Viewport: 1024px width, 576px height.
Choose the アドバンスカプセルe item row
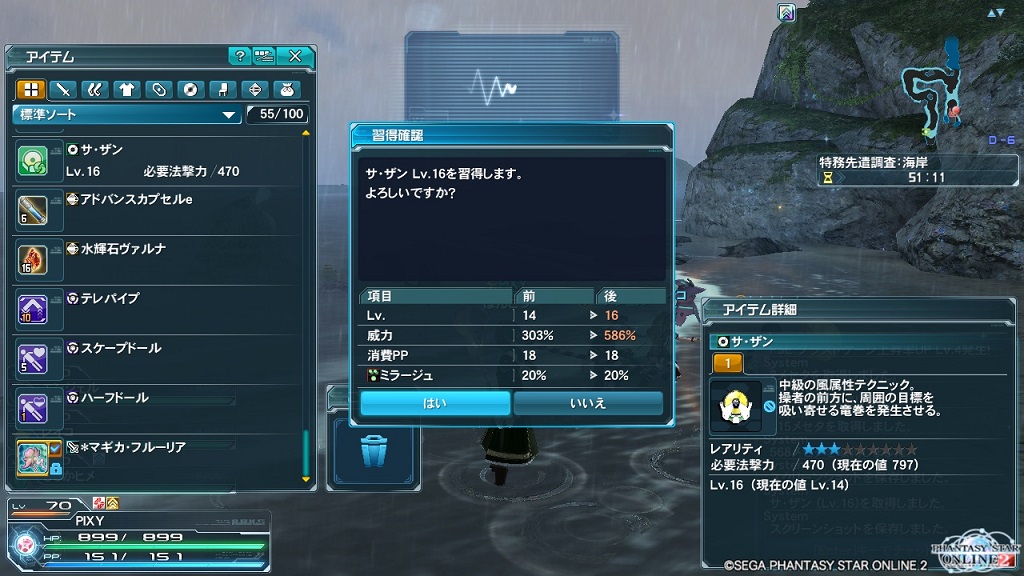pyautogui.click(x=150, y=209)
